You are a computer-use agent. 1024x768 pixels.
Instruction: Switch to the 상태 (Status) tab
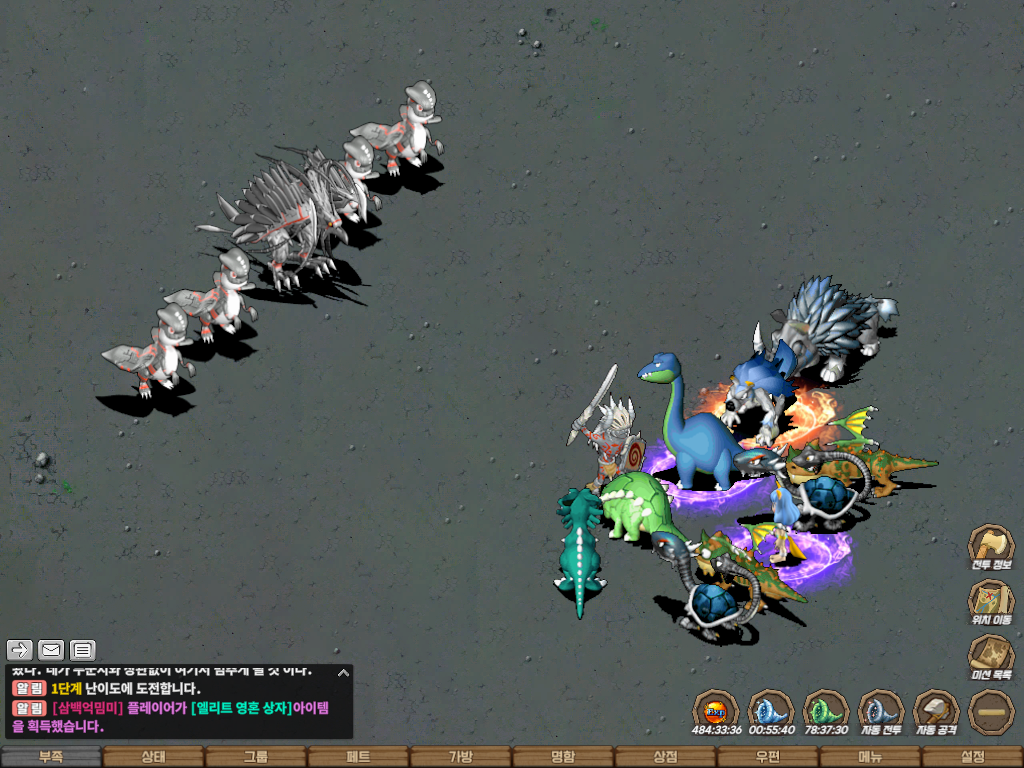pos(153,757)
